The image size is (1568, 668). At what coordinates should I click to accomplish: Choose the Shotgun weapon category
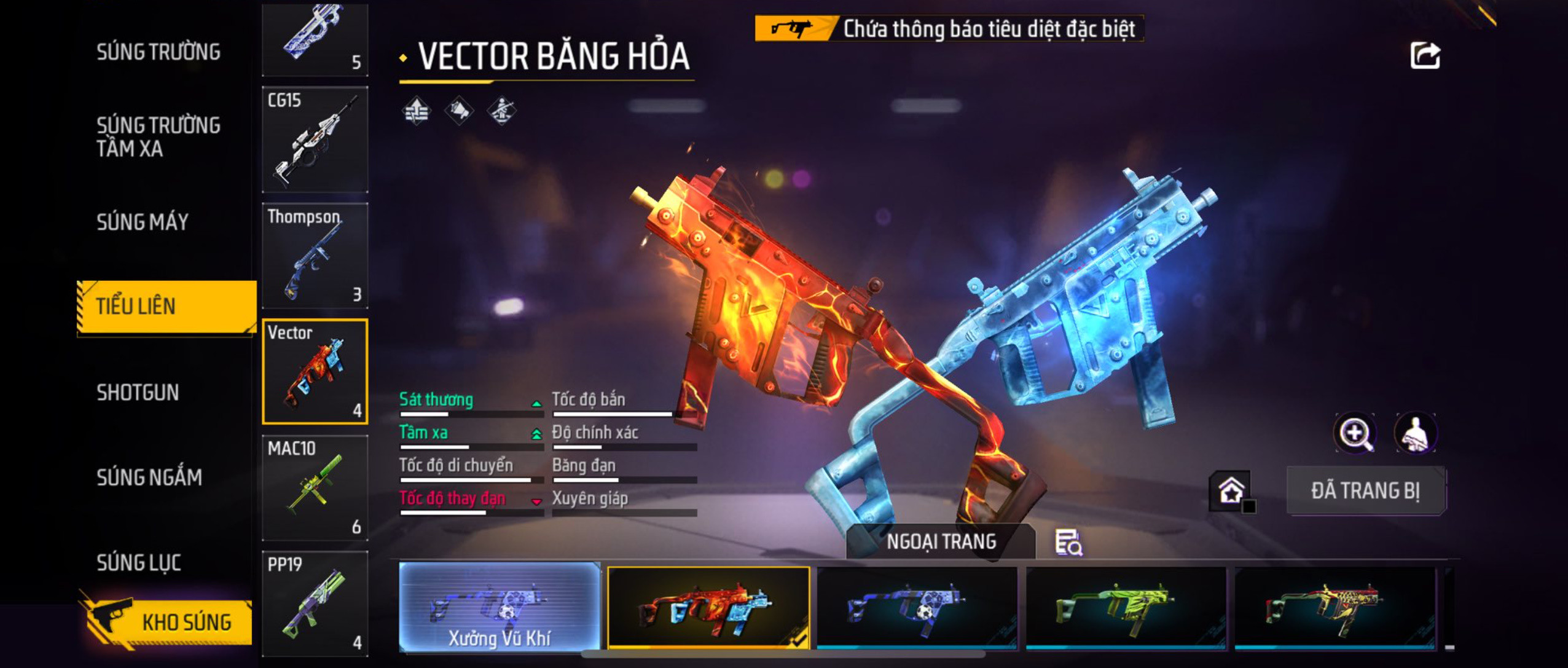click(x=138, y=392)
